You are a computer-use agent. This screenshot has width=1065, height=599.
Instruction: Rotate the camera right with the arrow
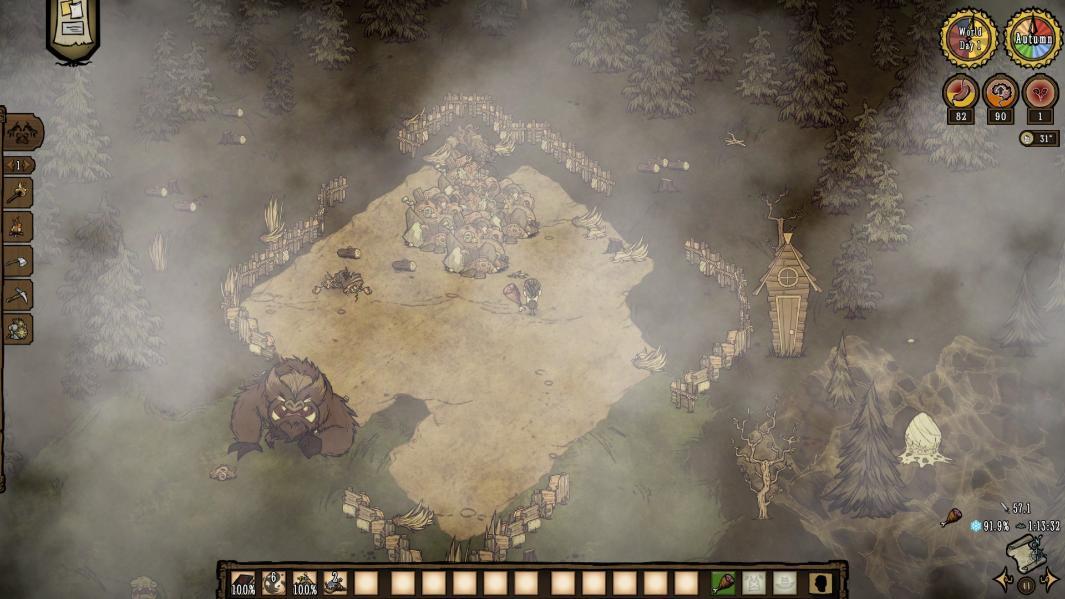1049,580
